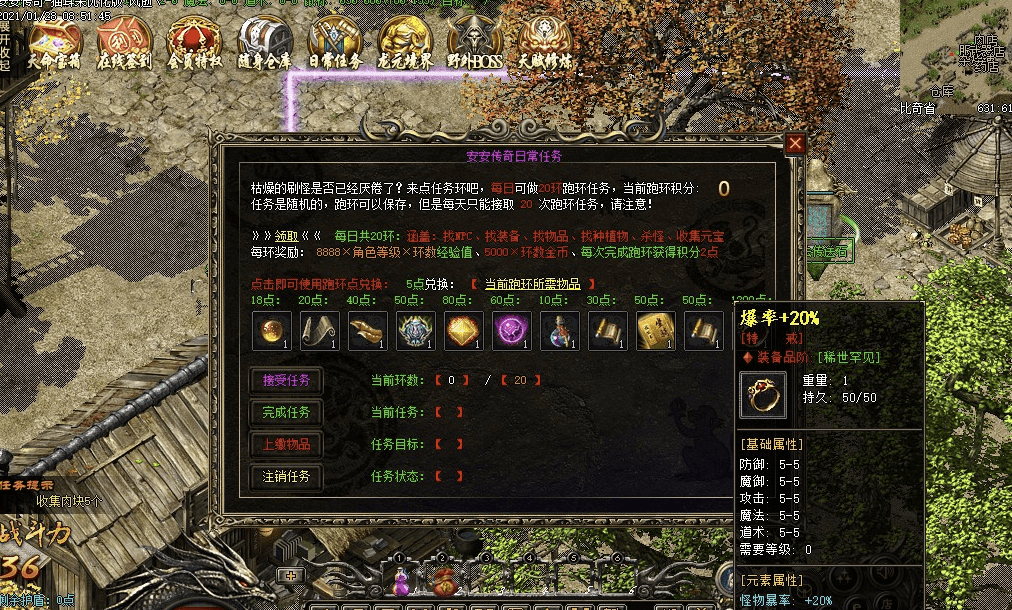Open the 日常任务 daily quests icon
Viewport: 1012px width, 610px height.
pos(335,45)
